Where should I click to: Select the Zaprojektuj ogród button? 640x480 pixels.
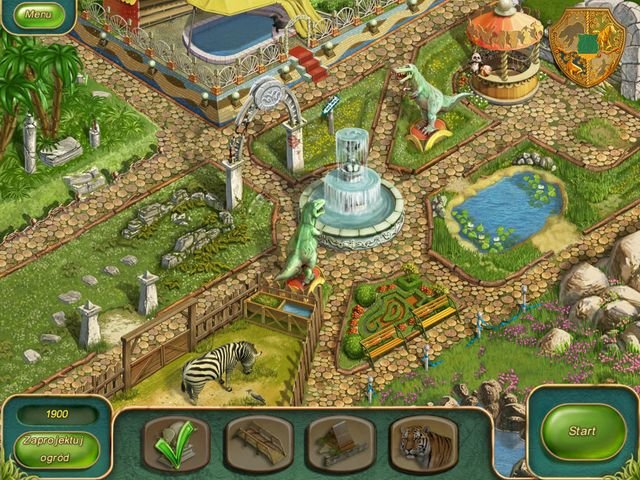click(56, 446)
